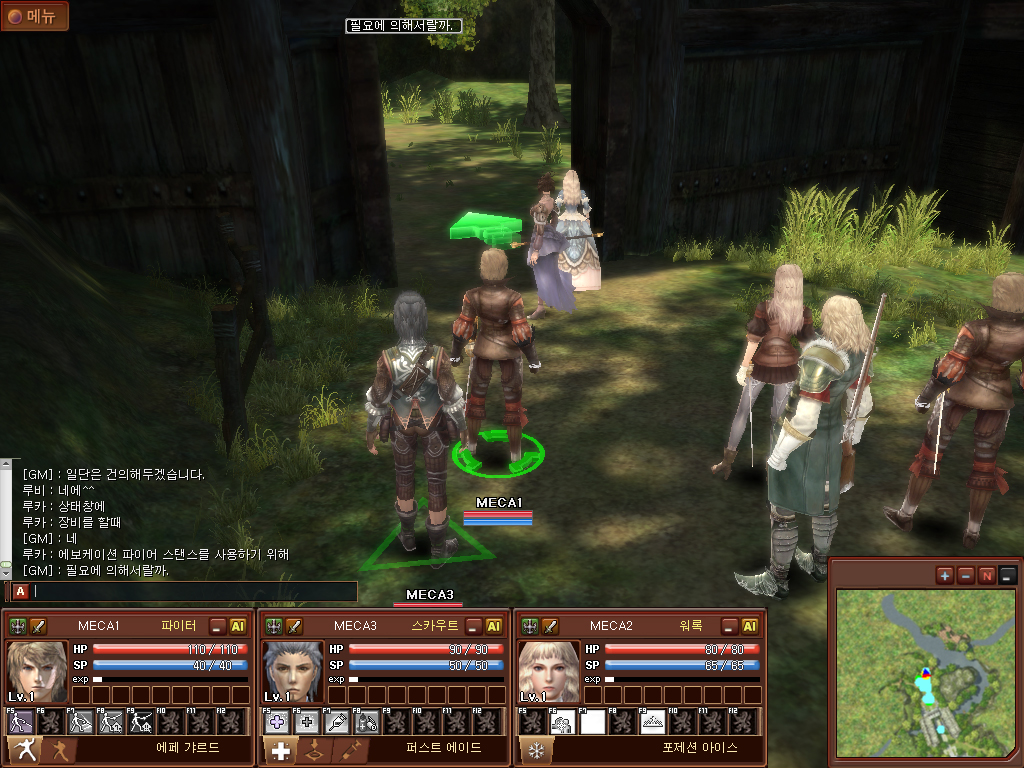Viewport: 1024px width, 768px height.
Task: Activate MECA3's F7 syringe skill
Action: tap(337, 722)
